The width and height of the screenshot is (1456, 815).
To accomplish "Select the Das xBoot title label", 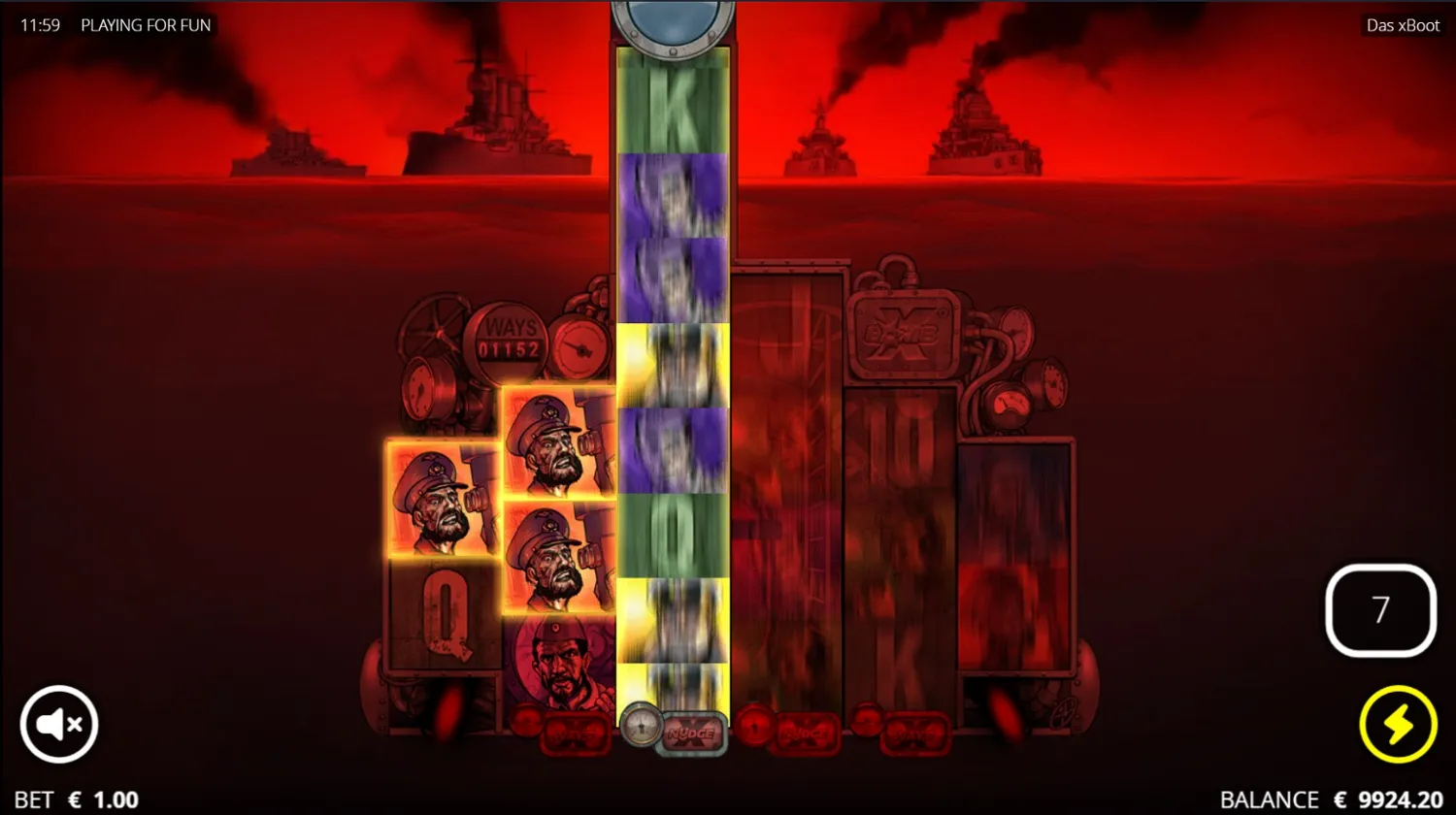I will click(1402, 25).
